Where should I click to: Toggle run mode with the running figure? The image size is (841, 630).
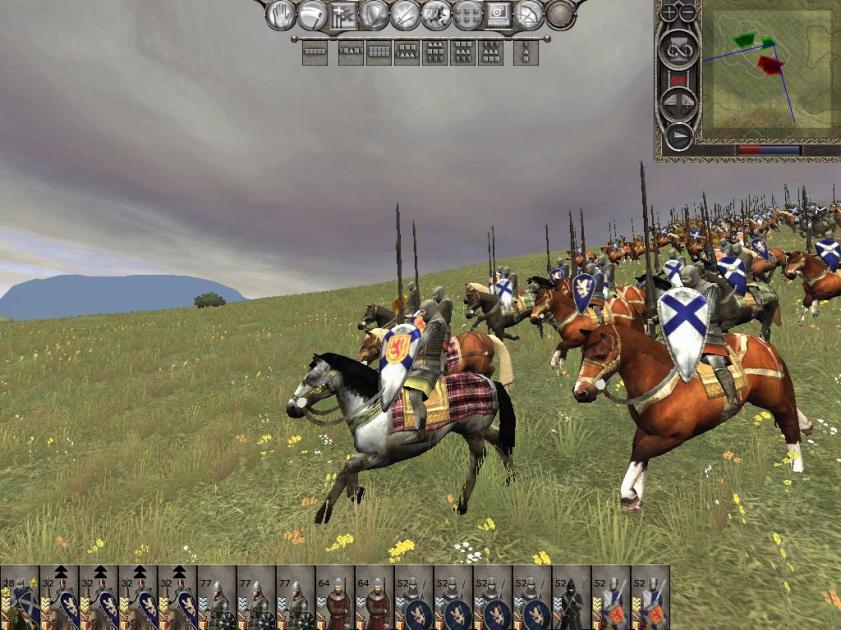click(435, 14)
